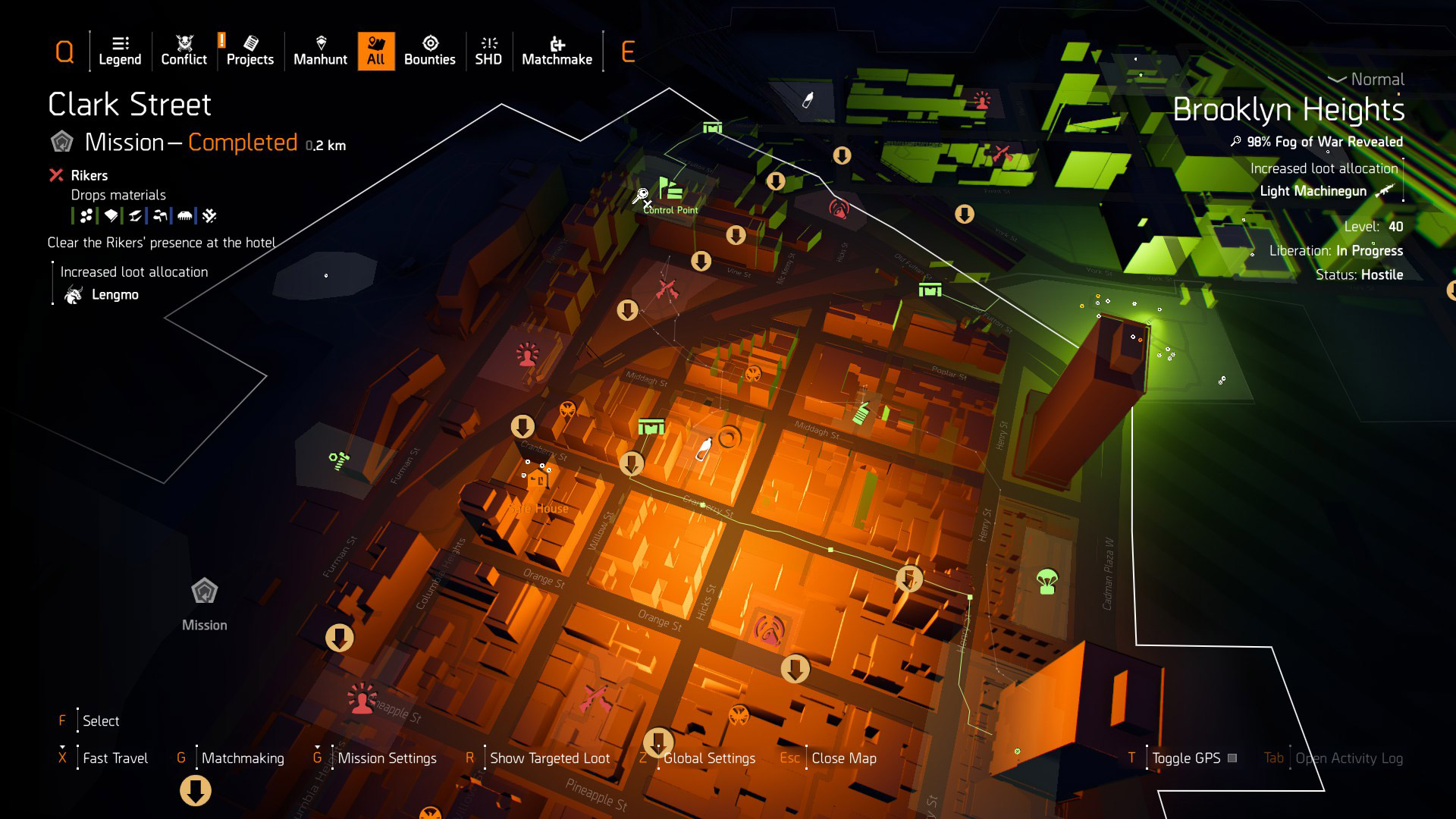Viewport: 1456px width, 819px height.
Task: Show Targeted Loot
Action: point(549,758)
